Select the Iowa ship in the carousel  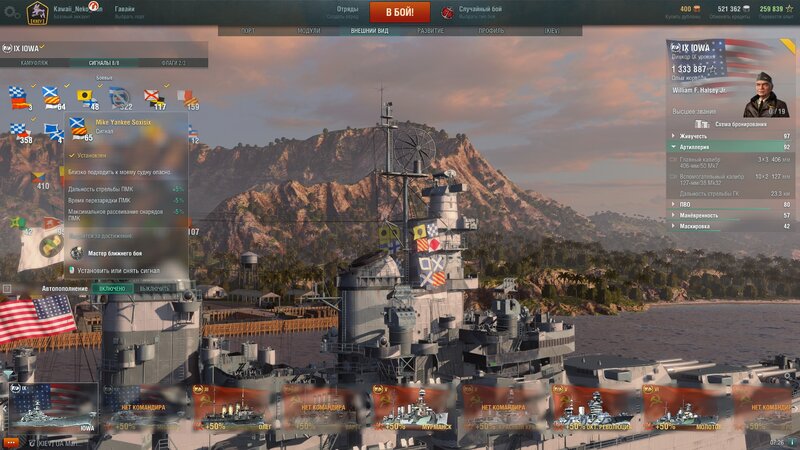pyautogui.click(x=52, y=408)
